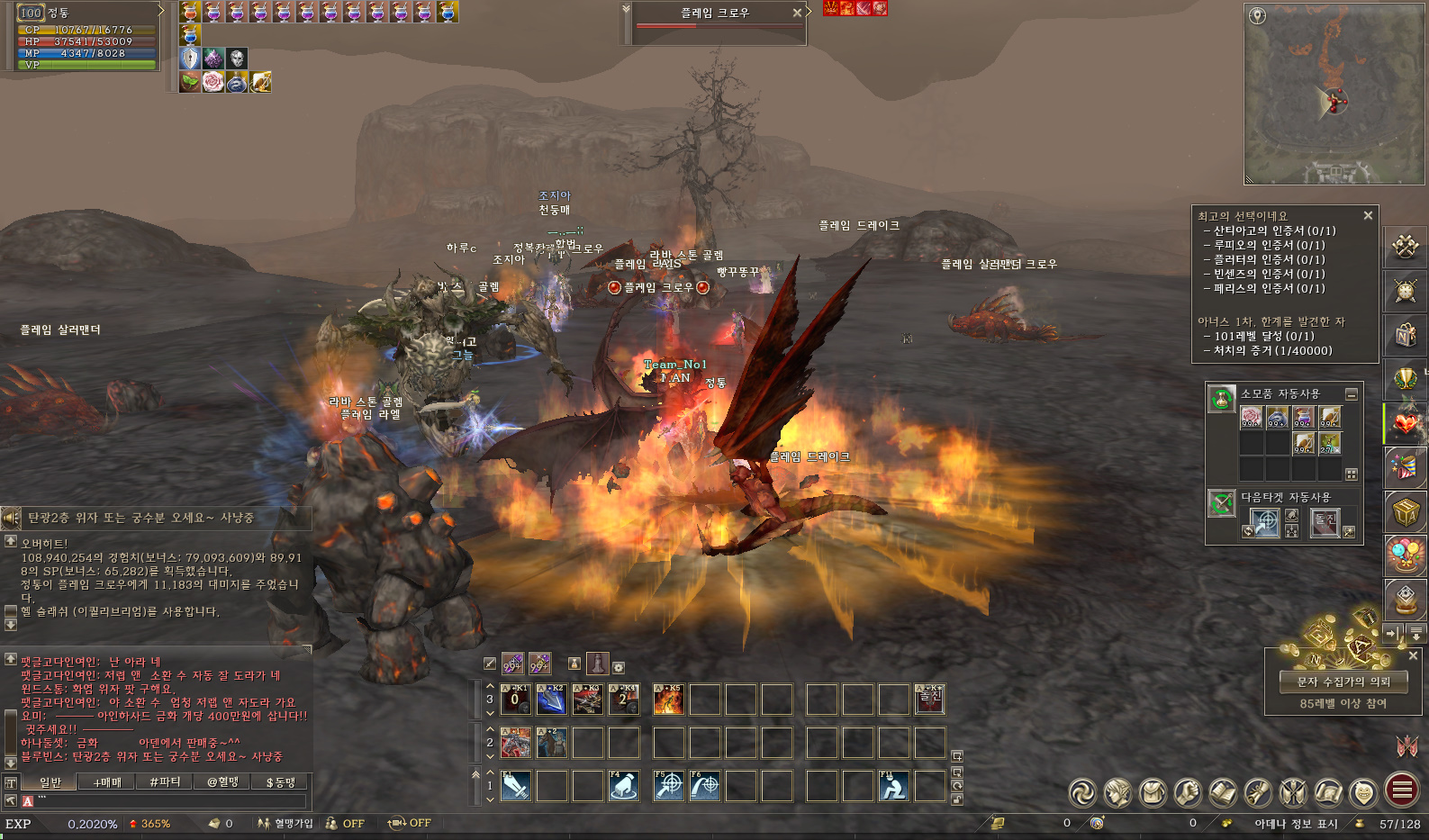This screenshot has width=1429, height=840.
Task: Use the F11 sit action
Action: point(893,786)
